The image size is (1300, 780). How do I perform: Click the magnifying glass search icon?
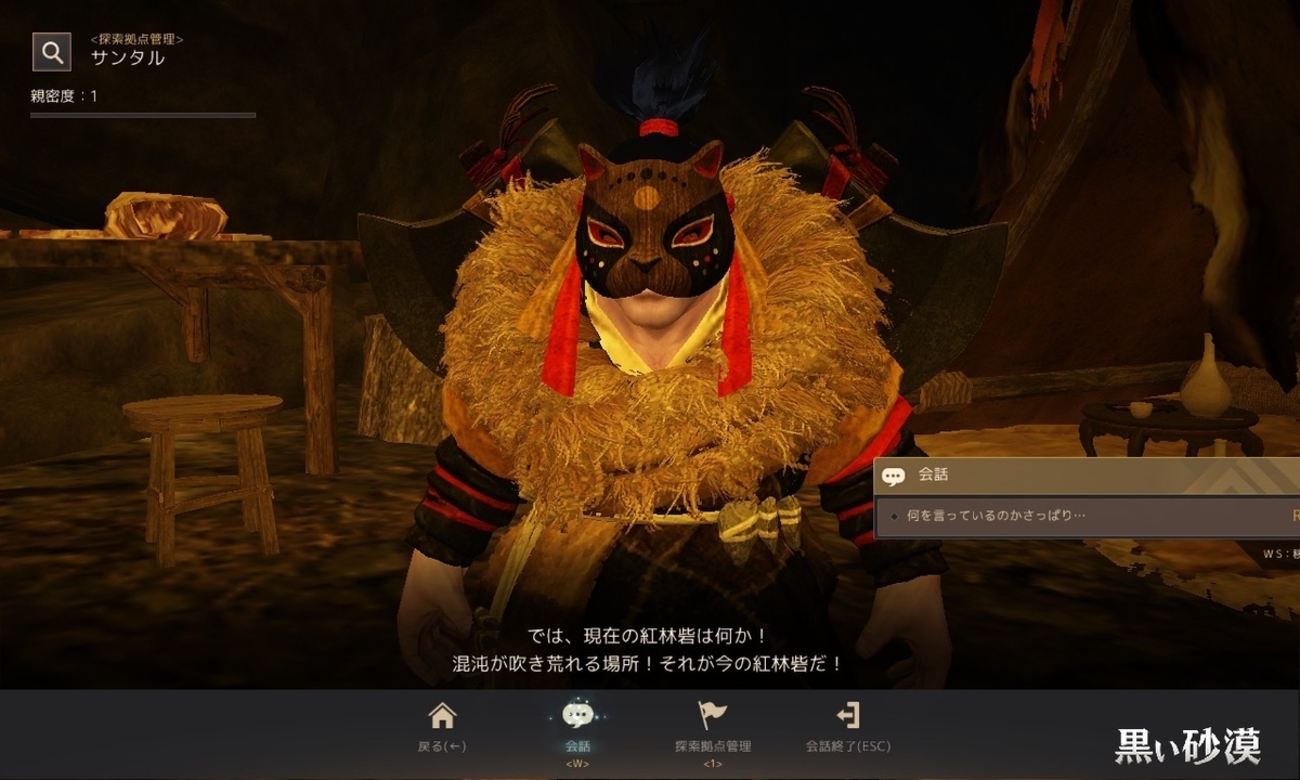coord(51,51)
